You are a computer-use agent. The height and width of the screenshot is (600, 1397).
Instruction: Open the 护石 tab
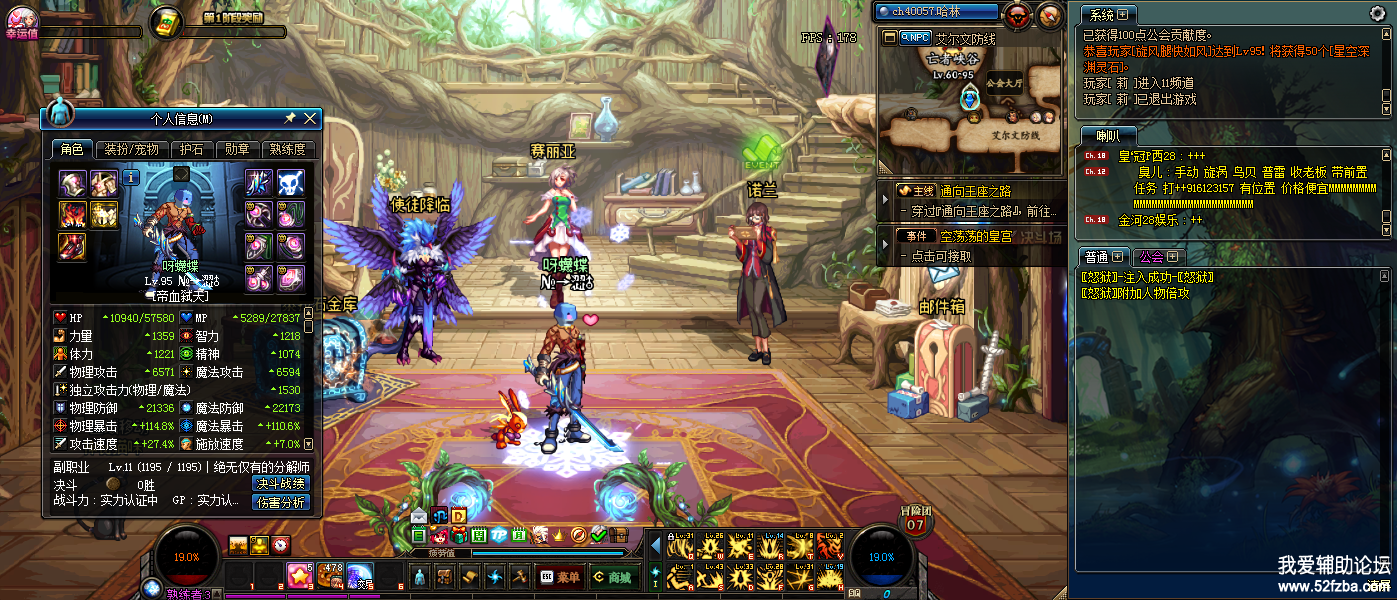coord(190,150)
